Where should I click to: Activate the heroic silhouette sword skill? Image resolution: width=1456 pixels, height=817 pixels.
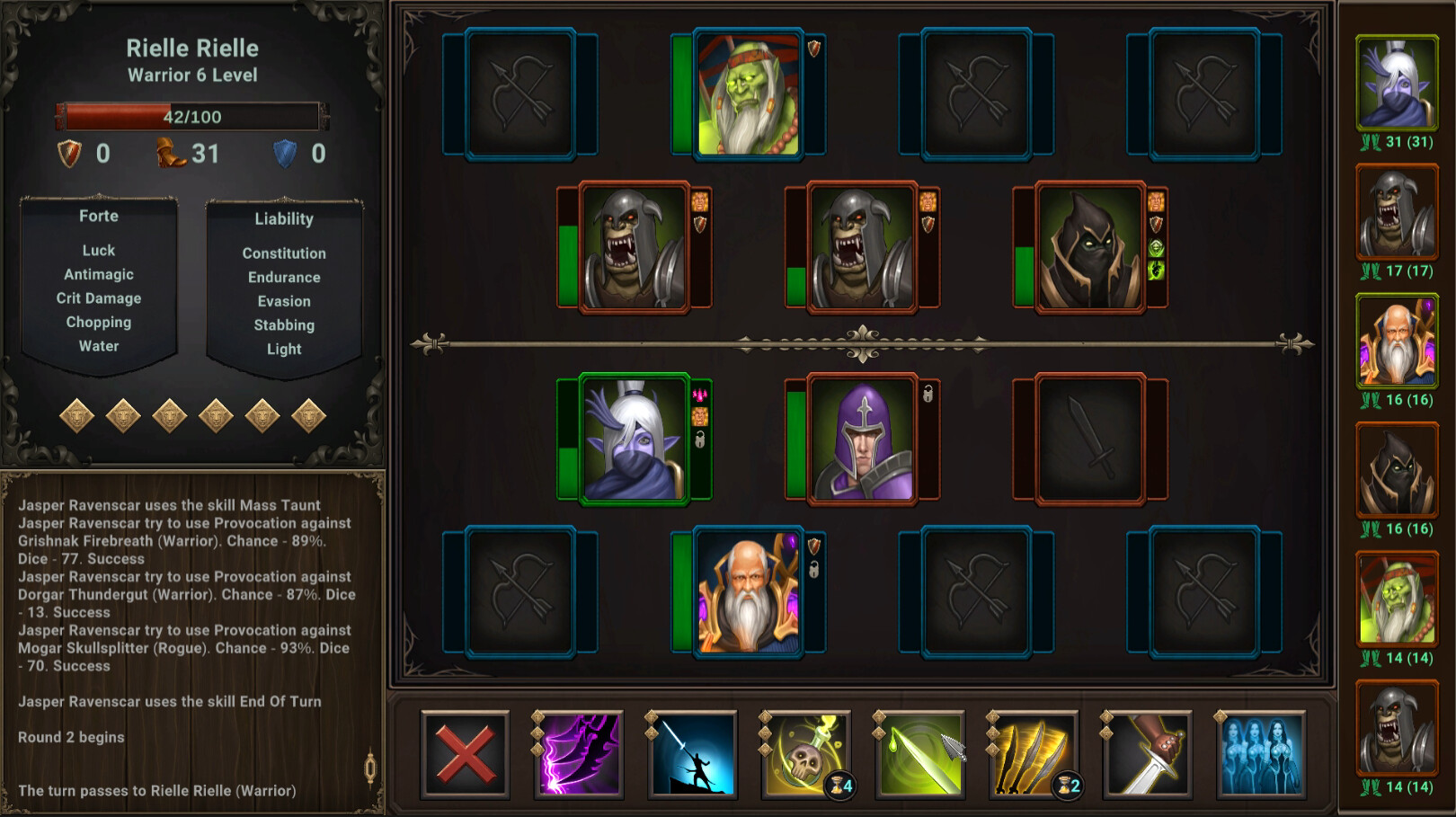pos(693,753)
